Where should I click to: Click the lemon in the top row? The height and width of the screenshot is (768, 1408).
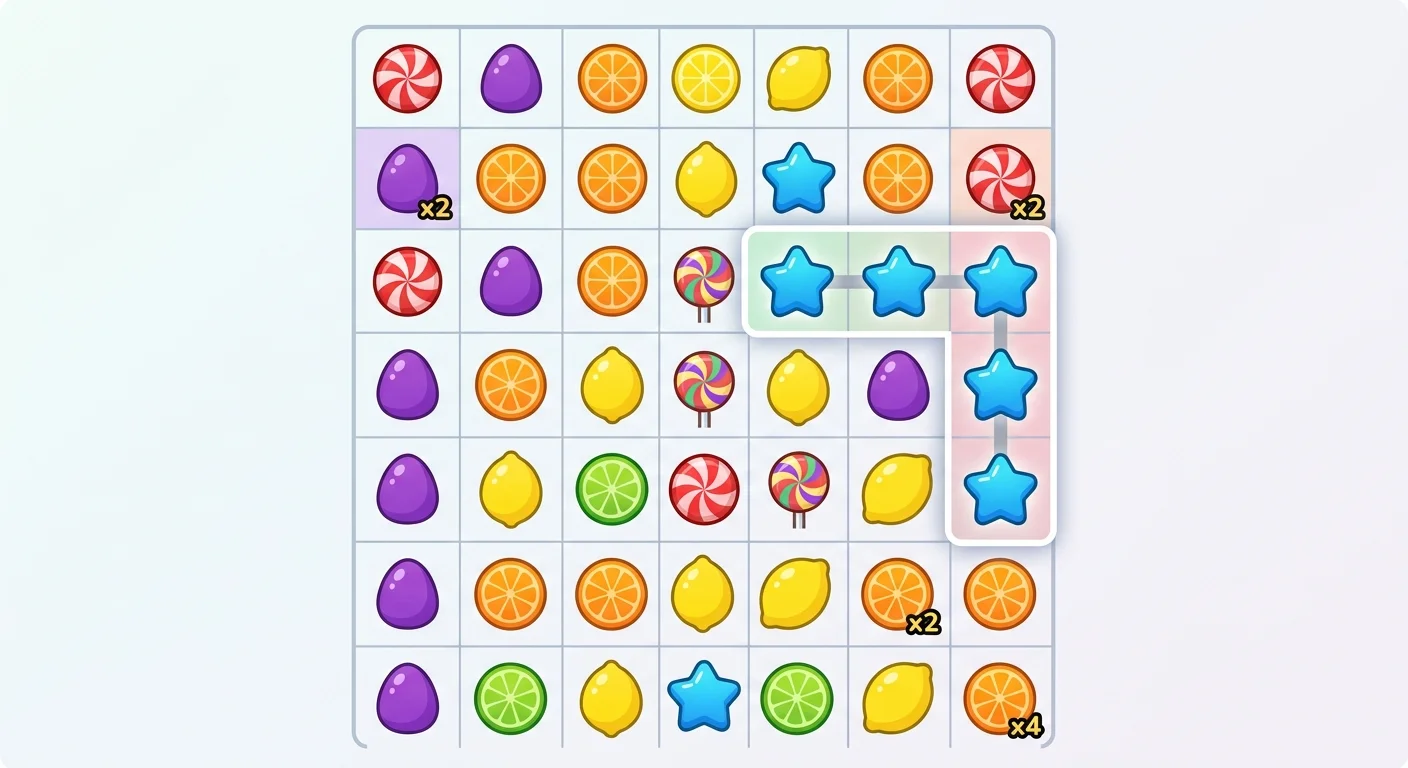(x=798, y=78)
